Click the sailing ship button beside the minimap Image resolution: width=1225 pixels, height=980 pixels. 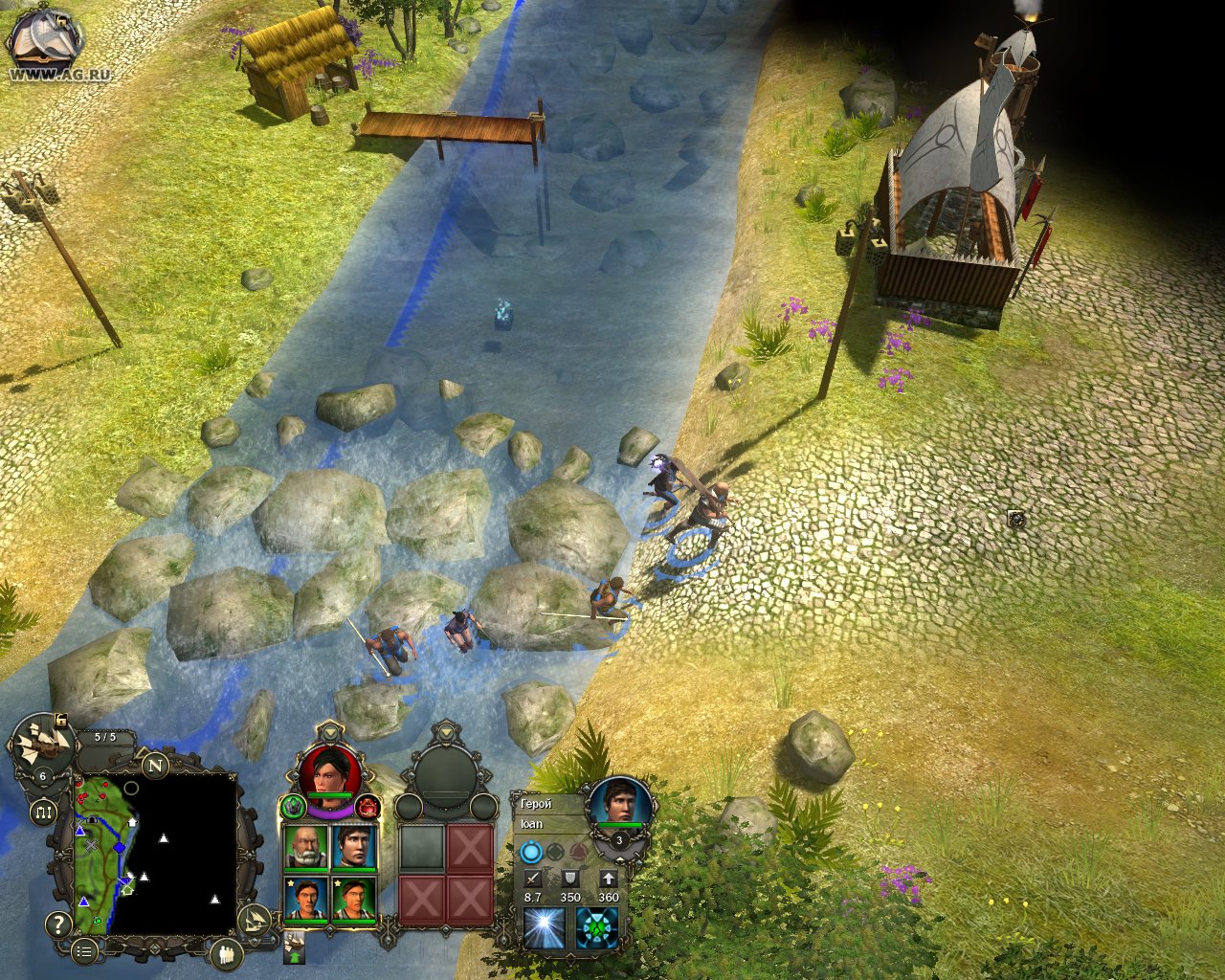(253, 921)
